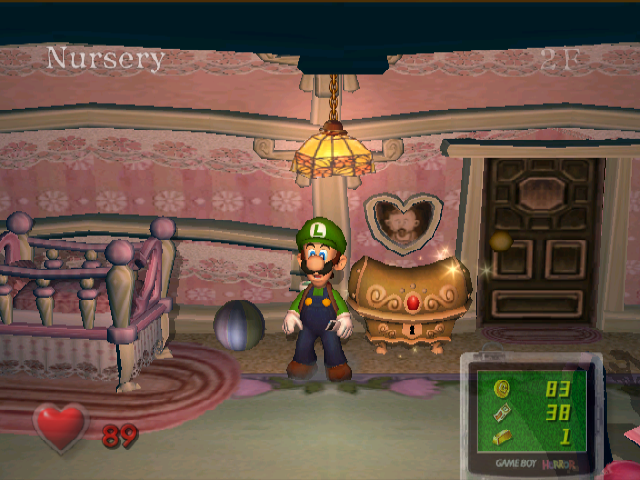Click the gold coin icon on Game Boy Horror
This screenshot has height=480, width=640.
pyautogui.click(x=501, y=388)
